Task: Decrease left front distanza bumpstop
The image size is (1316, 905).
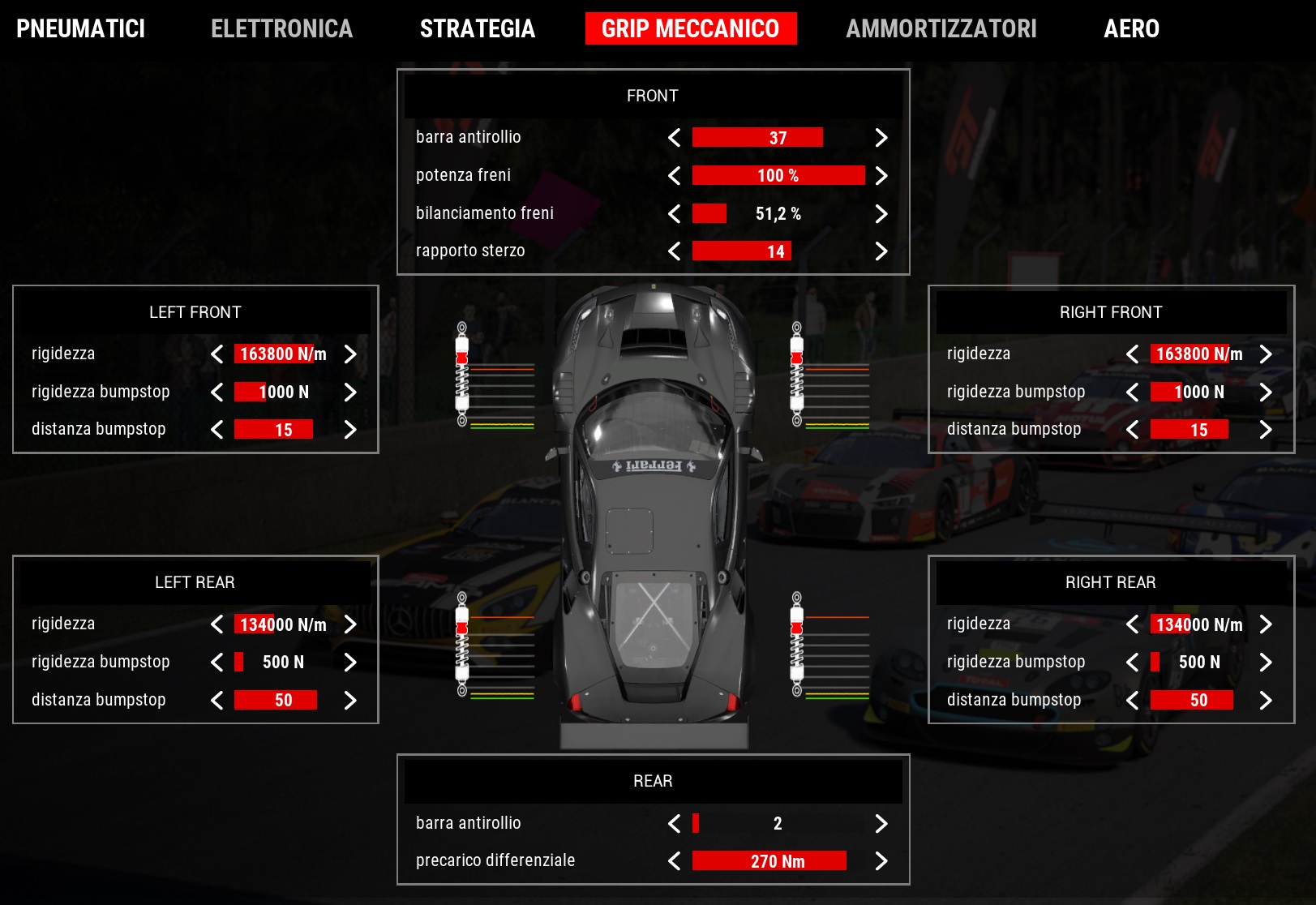Action: pos(216,430)
